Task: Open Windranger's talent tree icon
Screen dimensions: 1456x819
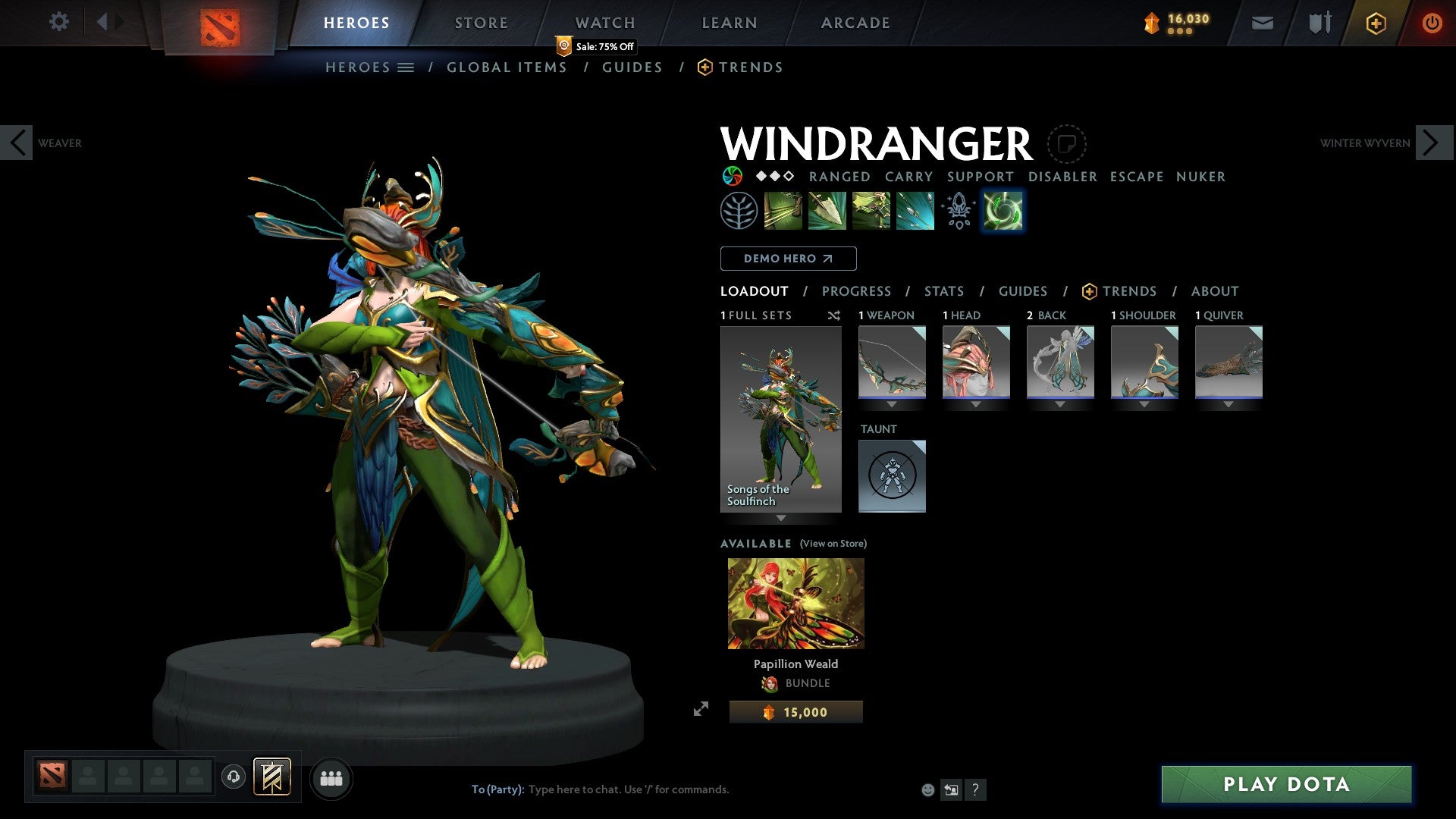Action: click(x=739, y=210)
